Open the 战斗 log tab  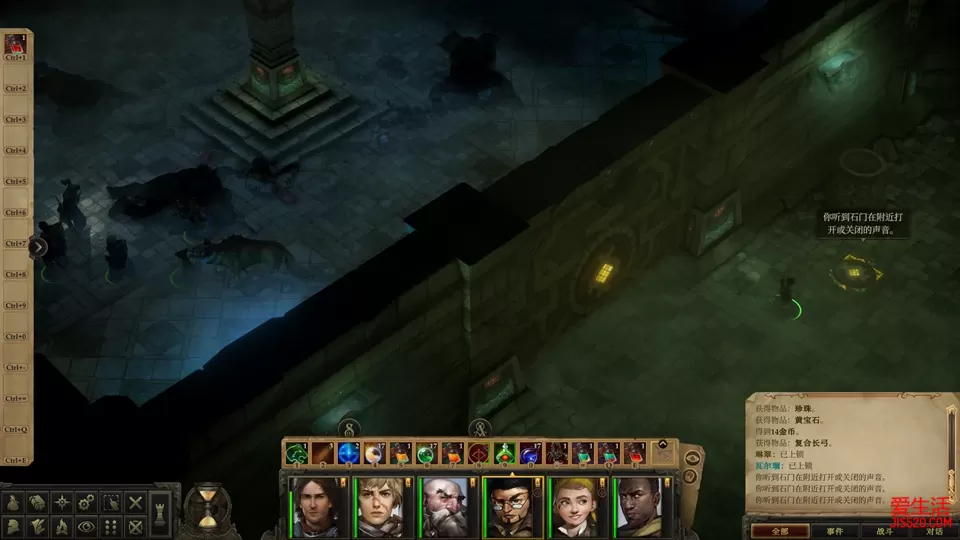pyautogui.click(x=885, y=530)
